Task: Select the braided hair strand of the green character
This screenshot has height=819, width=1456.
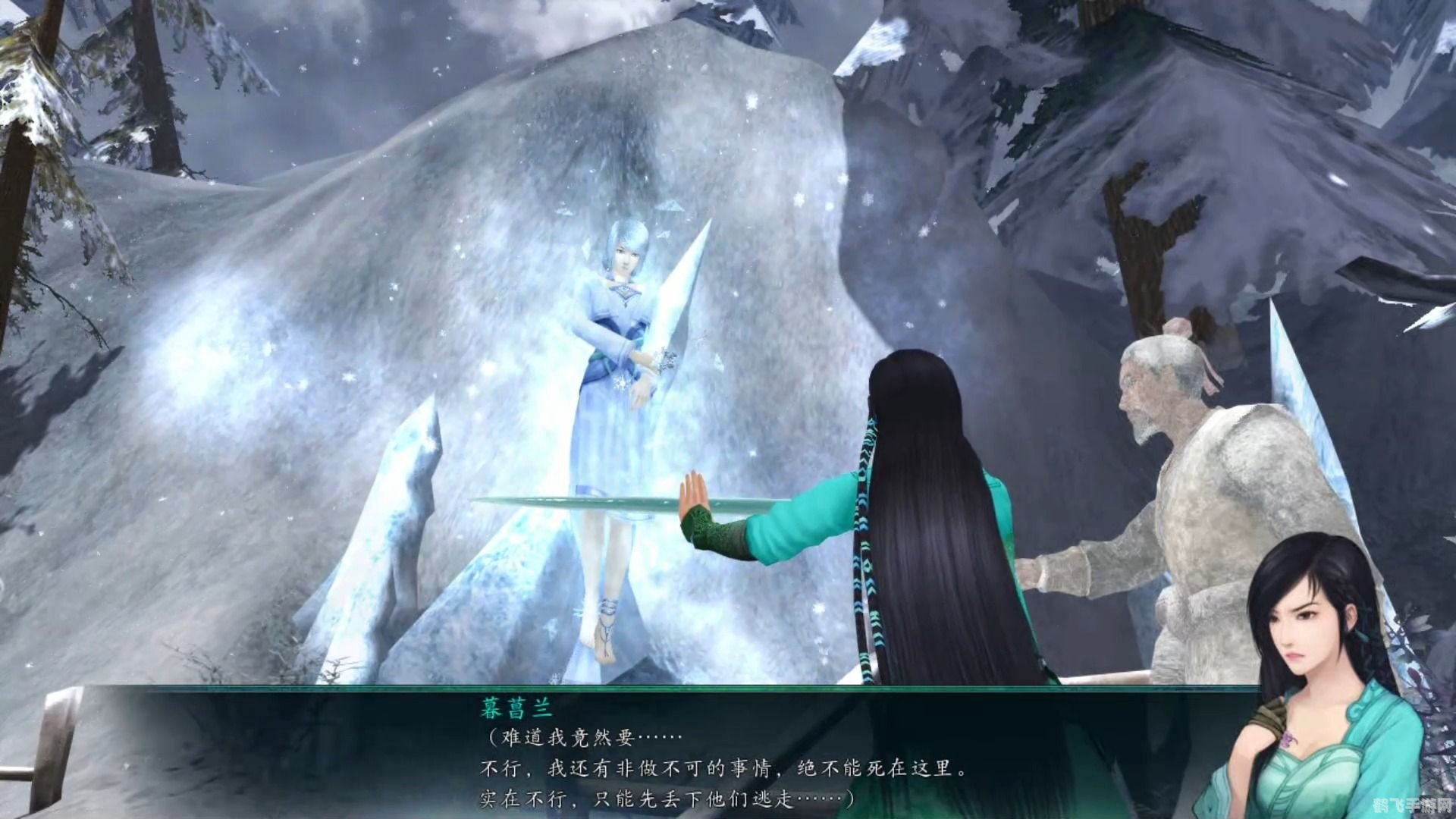Action: pos(864,531)
